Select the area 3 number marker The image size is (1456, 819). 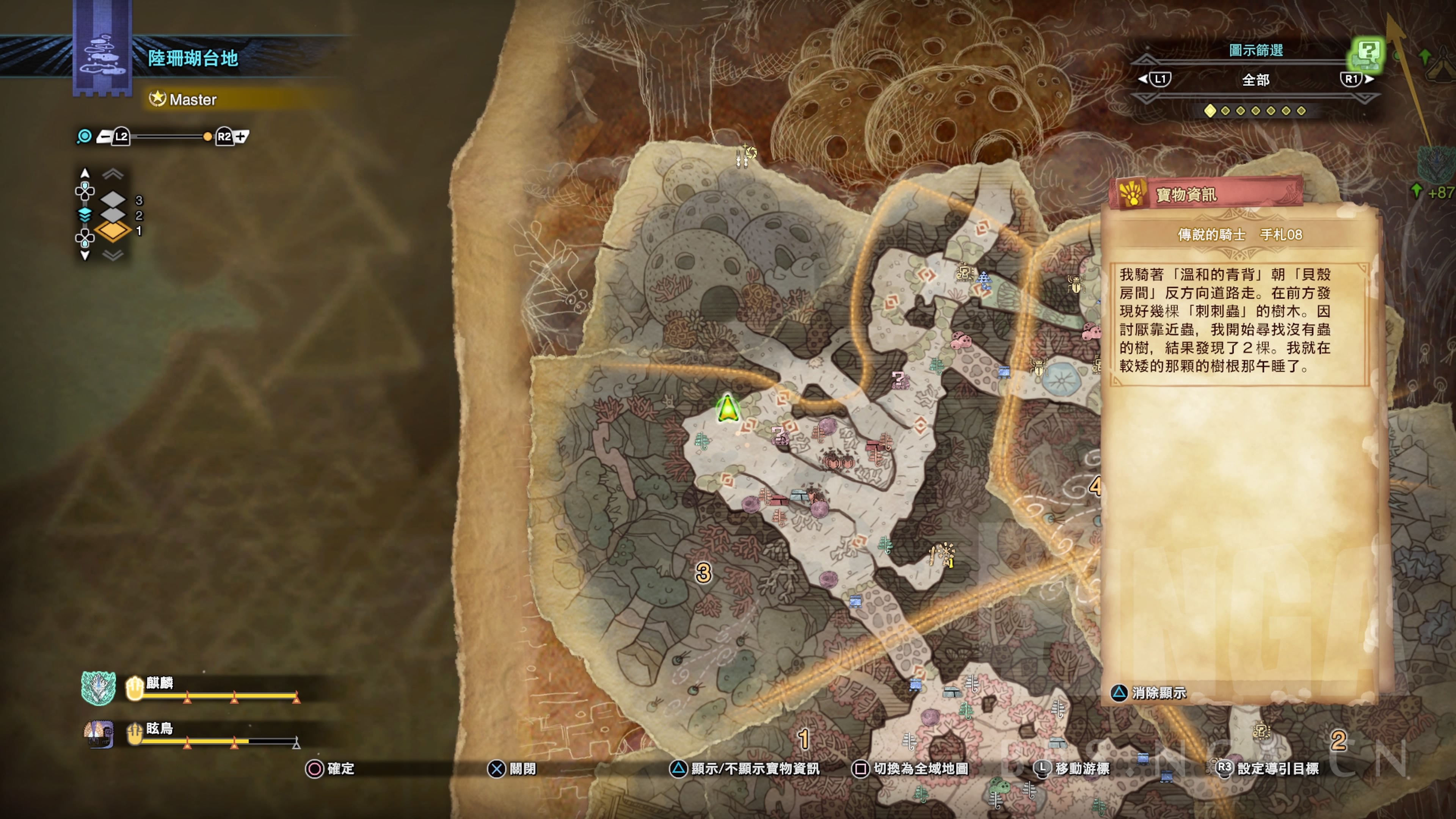click(703, 573)
